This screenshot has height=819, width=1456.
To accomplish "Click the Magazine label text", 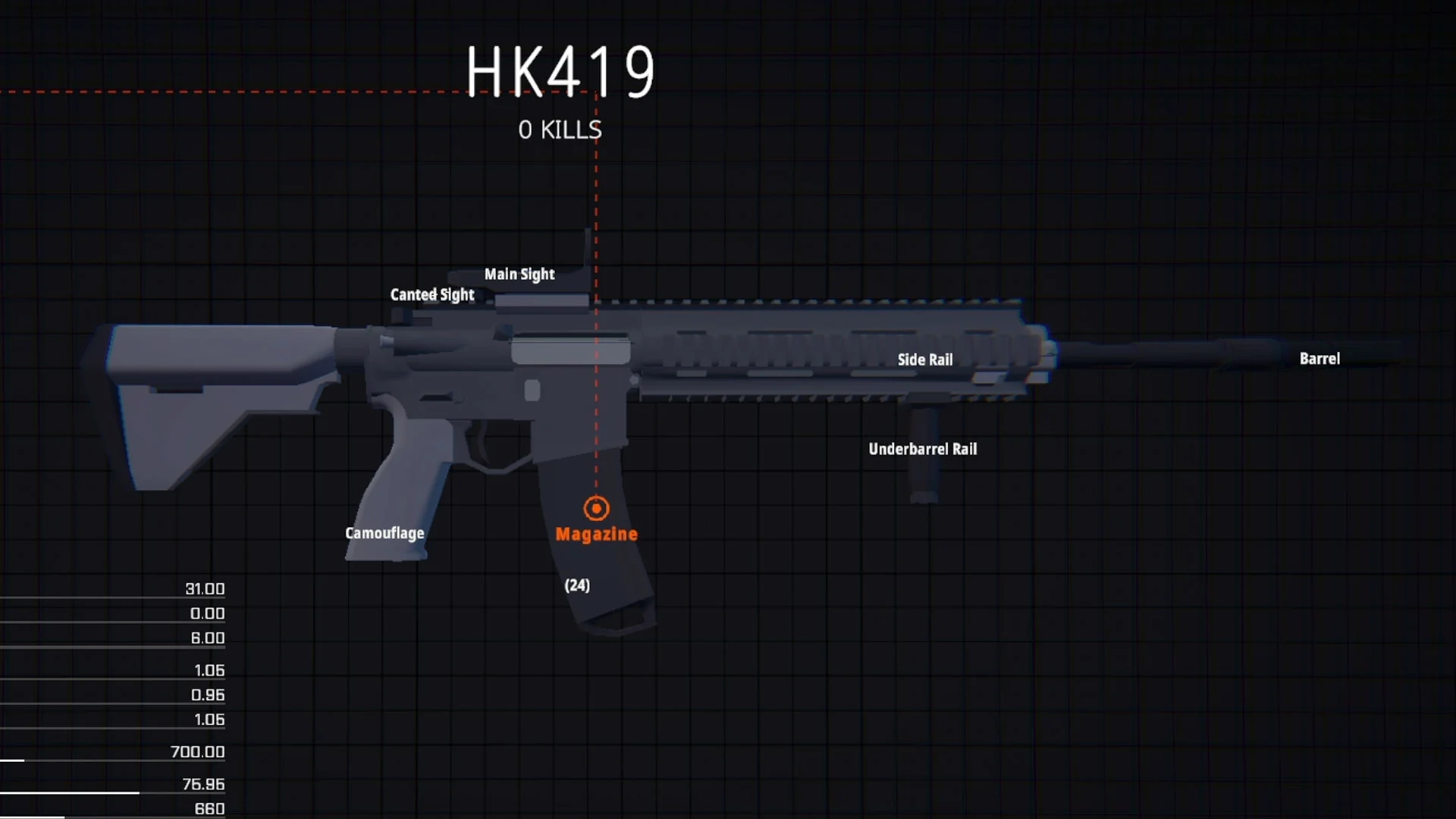I will tap(596, 533).
